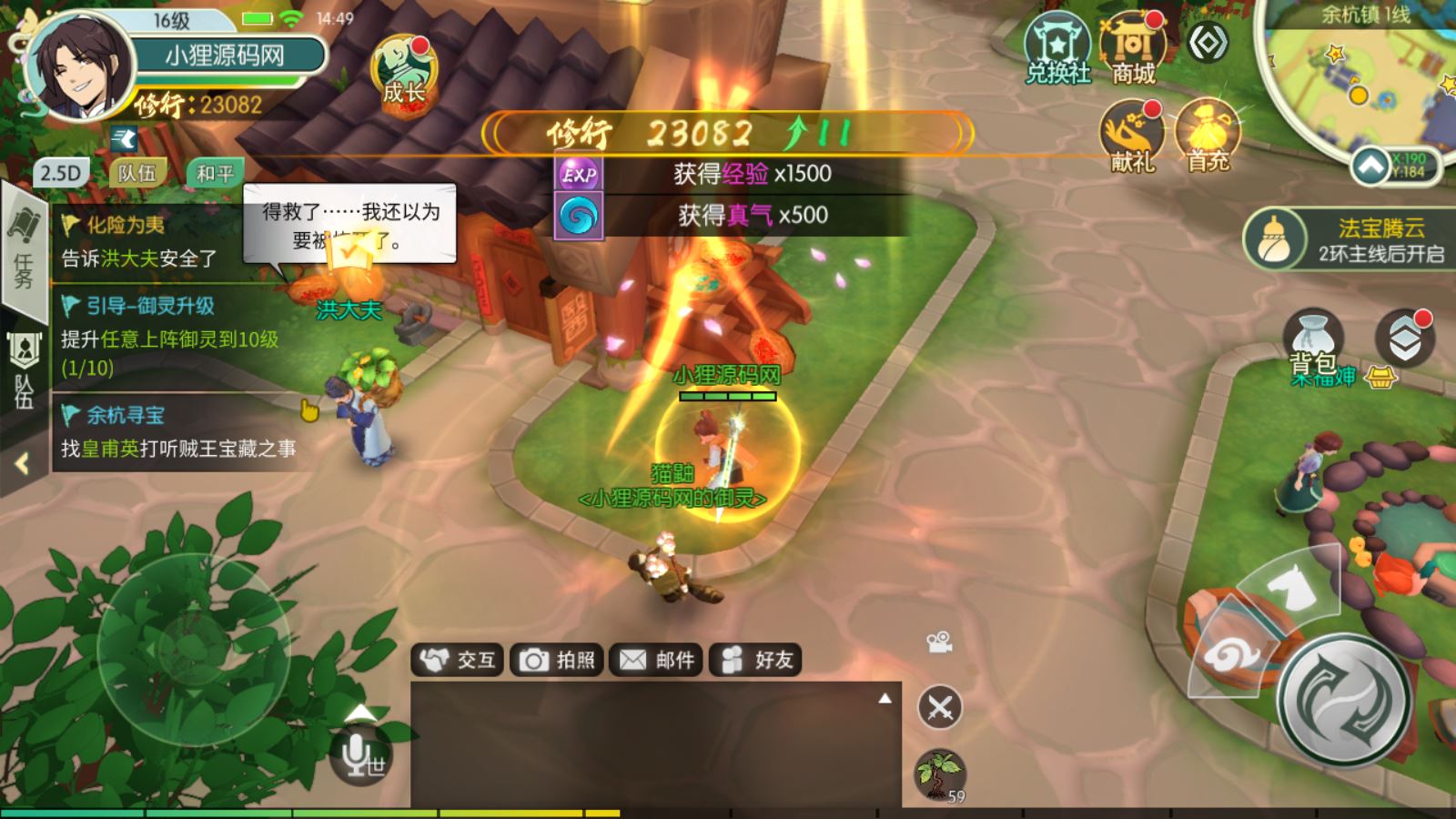Open the 邮件 mailbox
1456x819 pixels.
(x=656, y=660)
